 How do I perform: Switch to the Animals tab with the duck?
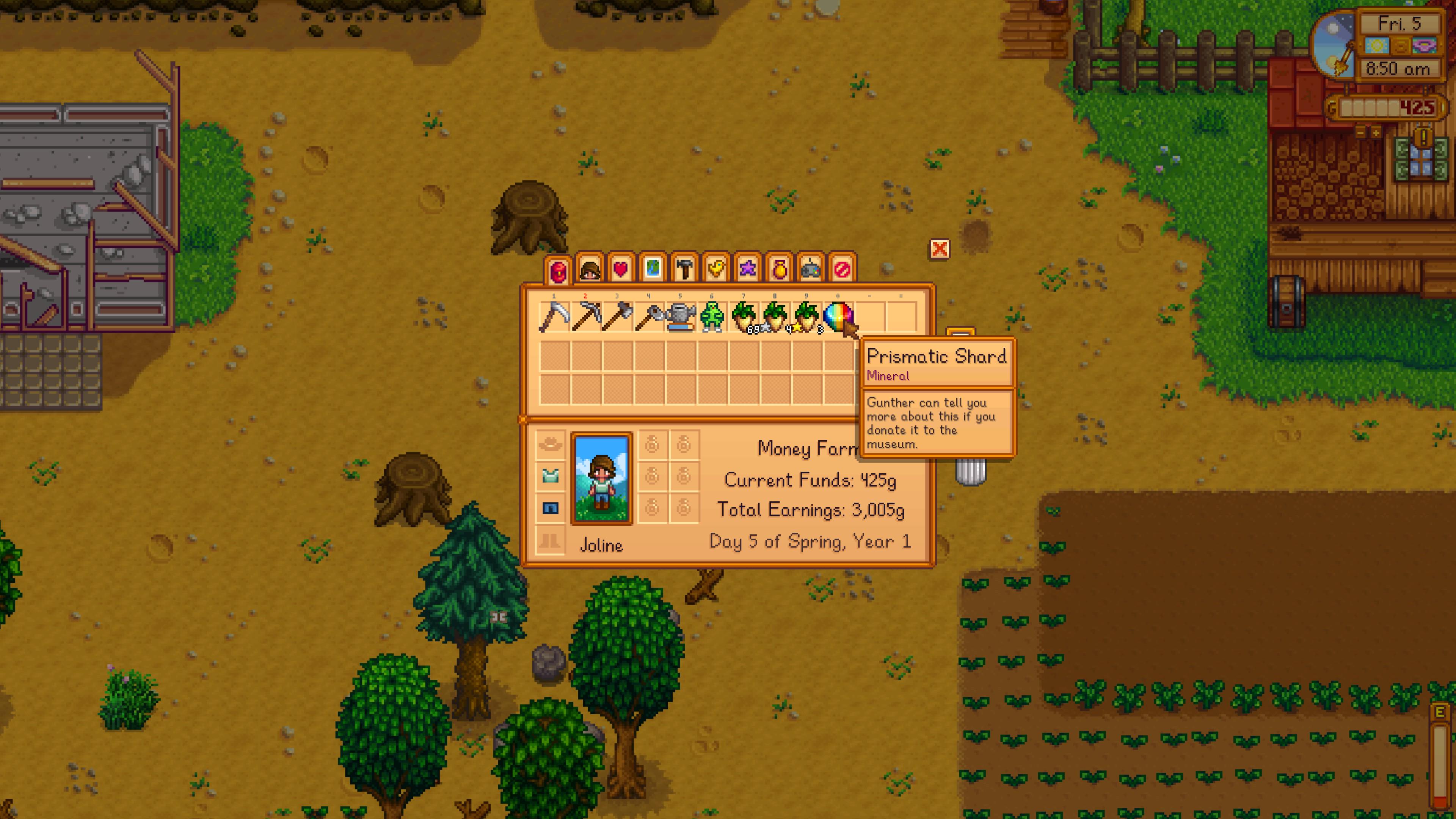(x=715, y=268)
